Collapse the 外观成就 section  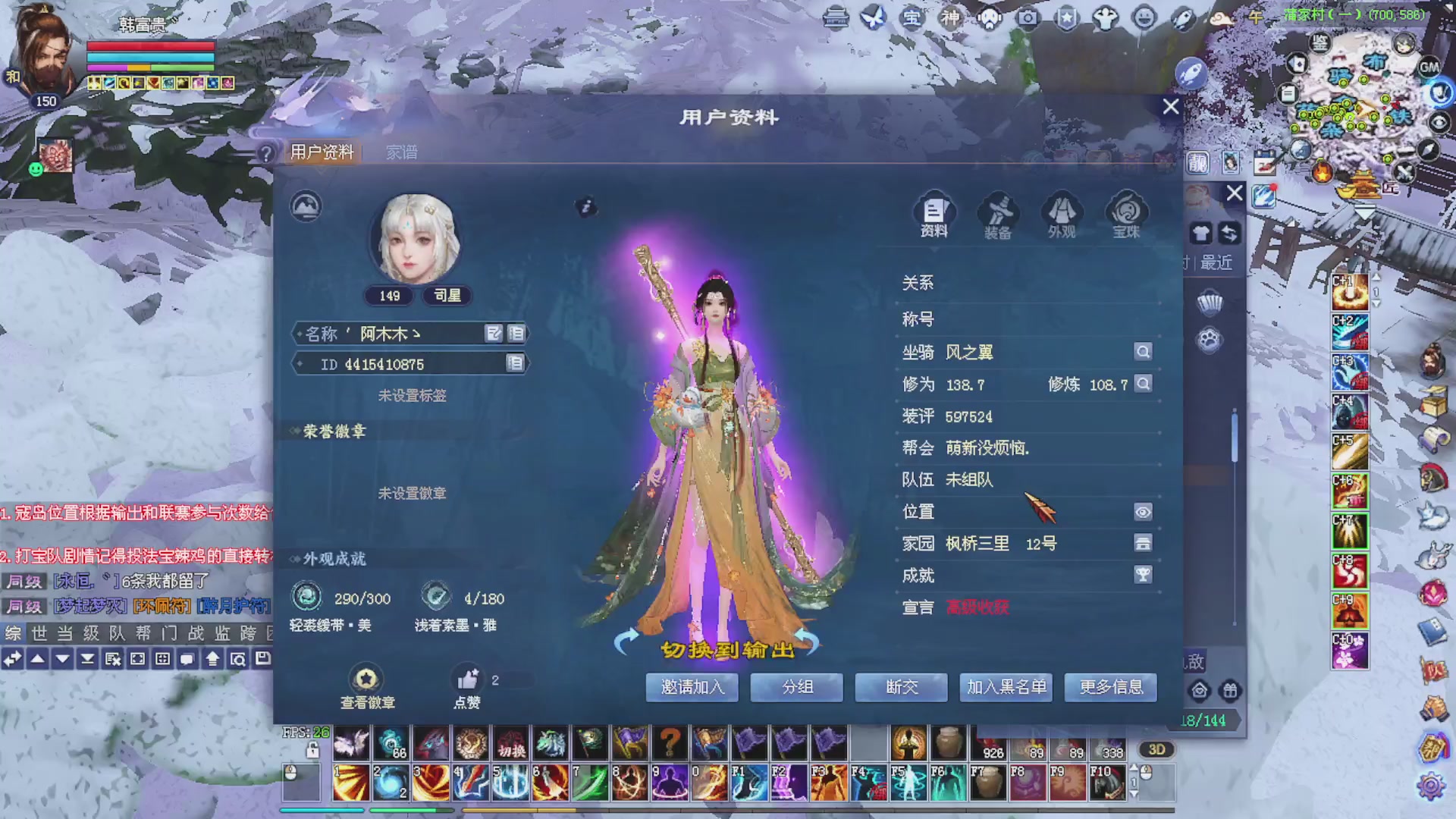click(296, 559)
